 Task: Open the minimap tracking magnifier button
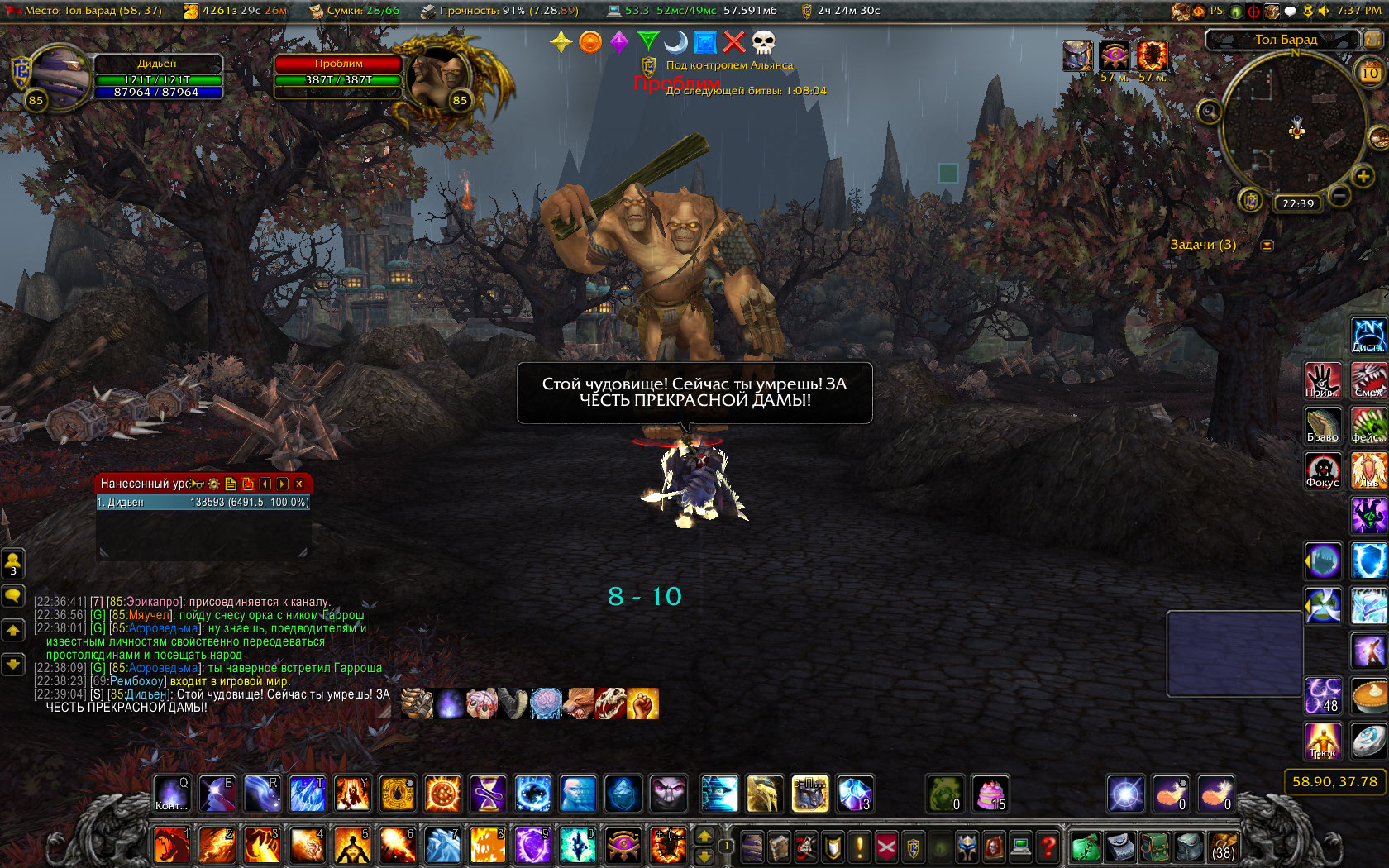click(1209, 111)
